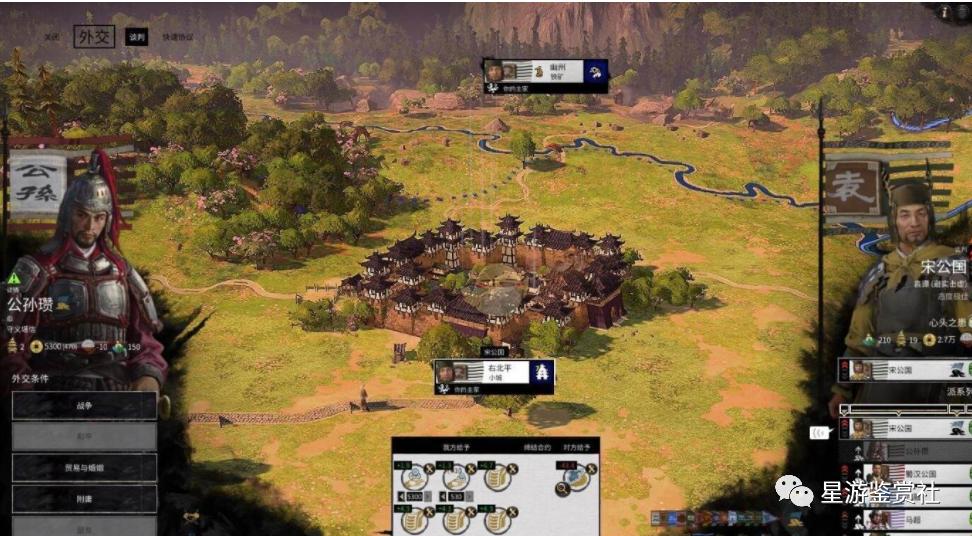
Task: Click 关闭 to close the diplomacy screen
Action: click(x=52, y=38)
